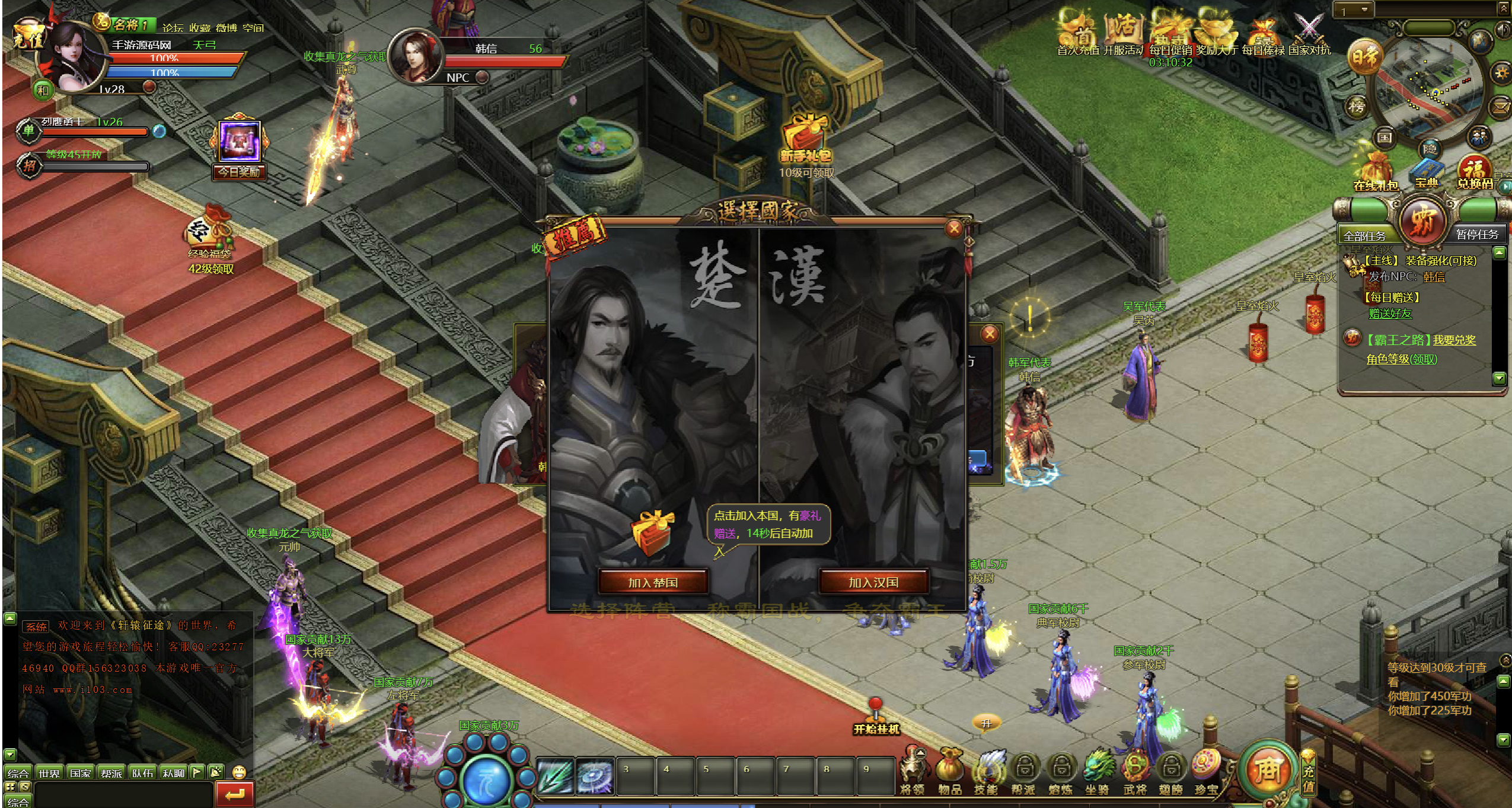
Task: Join the Chu kingdom (加入楚国)
Action: (652, 582)
